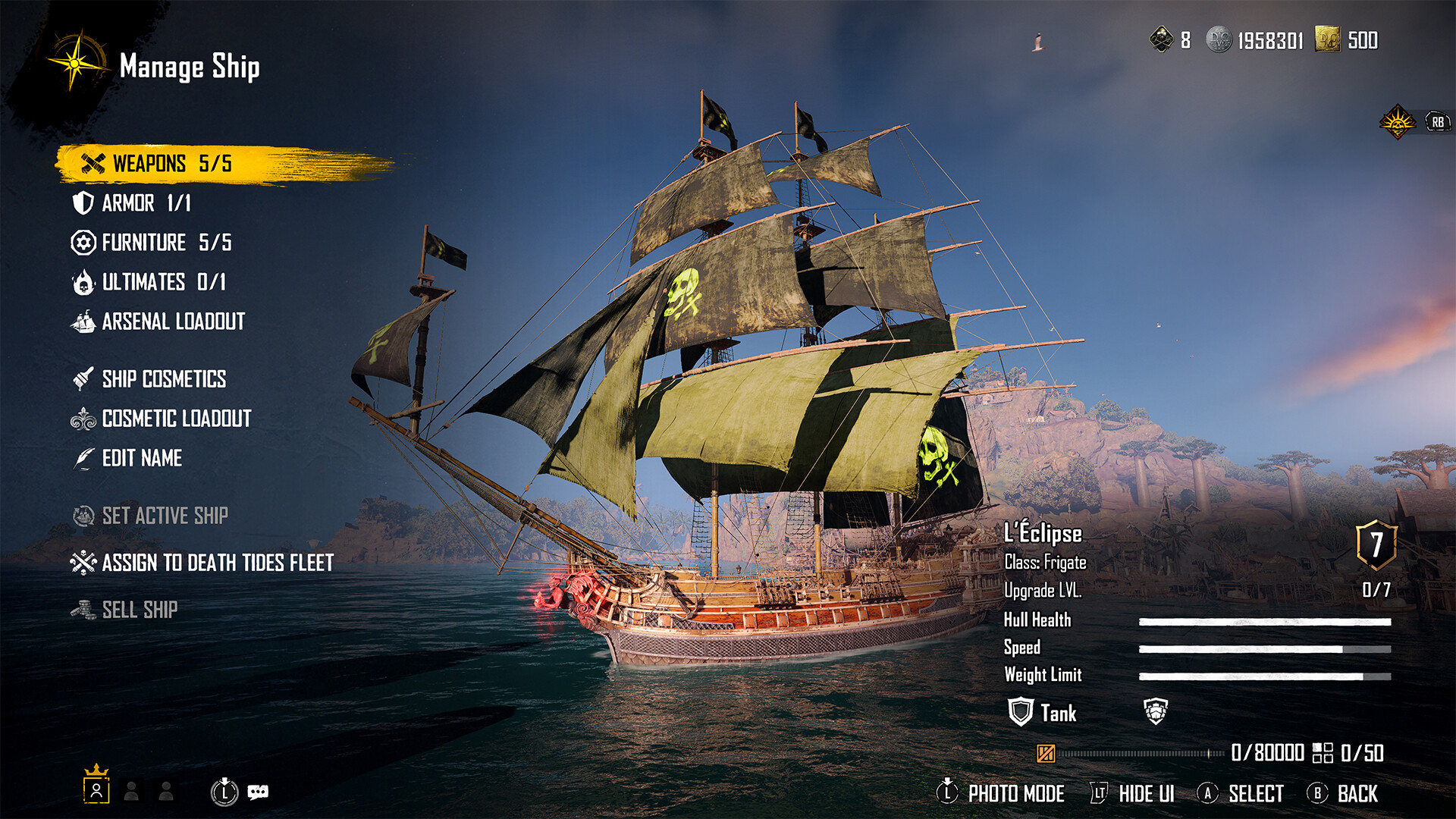The width and height of the screenshot is (1456, 819).
Task: Open Furniture via its gear icon
Action: coord(83,243)
